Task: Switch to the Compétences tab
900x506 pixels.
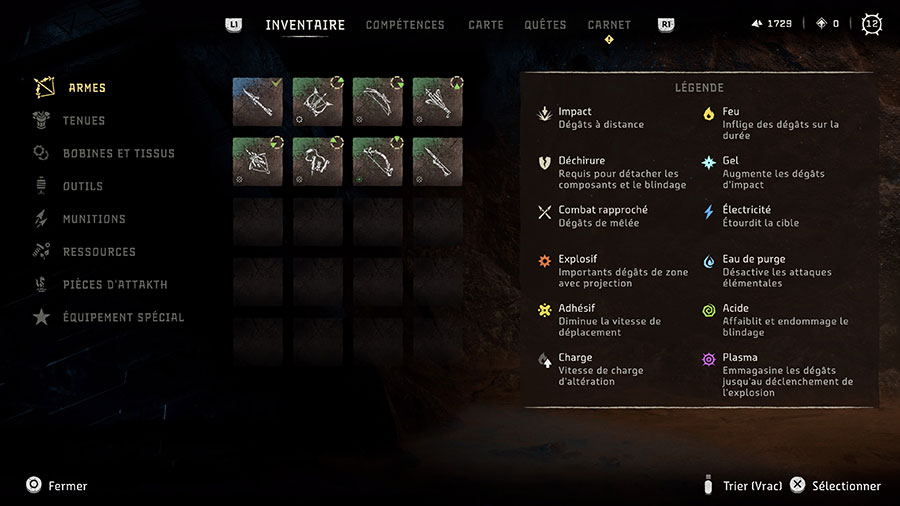Action: pyautogui.click(x=405, y=25)
